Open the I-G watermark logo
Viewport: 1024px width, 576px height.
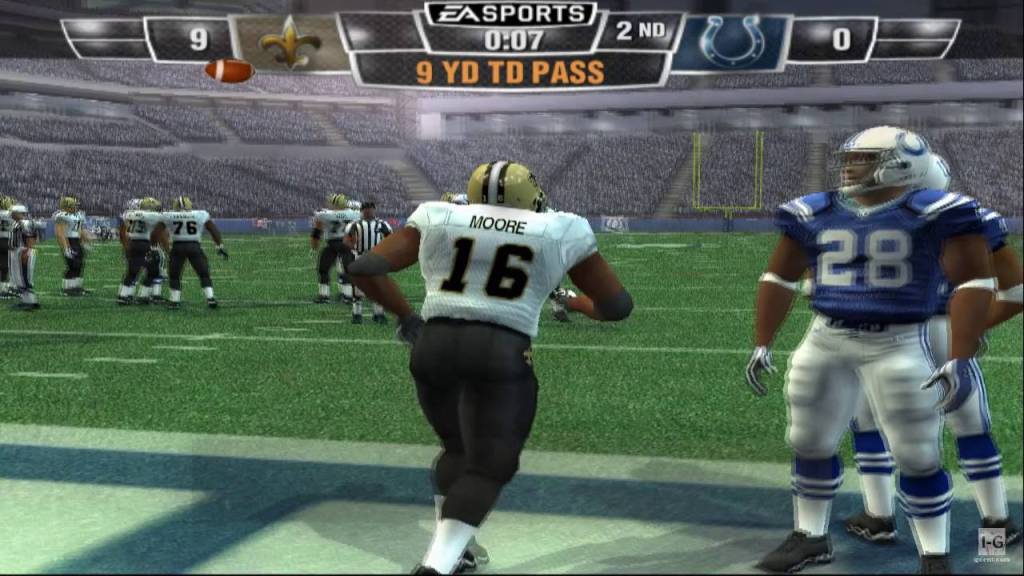tap(991, 542)
